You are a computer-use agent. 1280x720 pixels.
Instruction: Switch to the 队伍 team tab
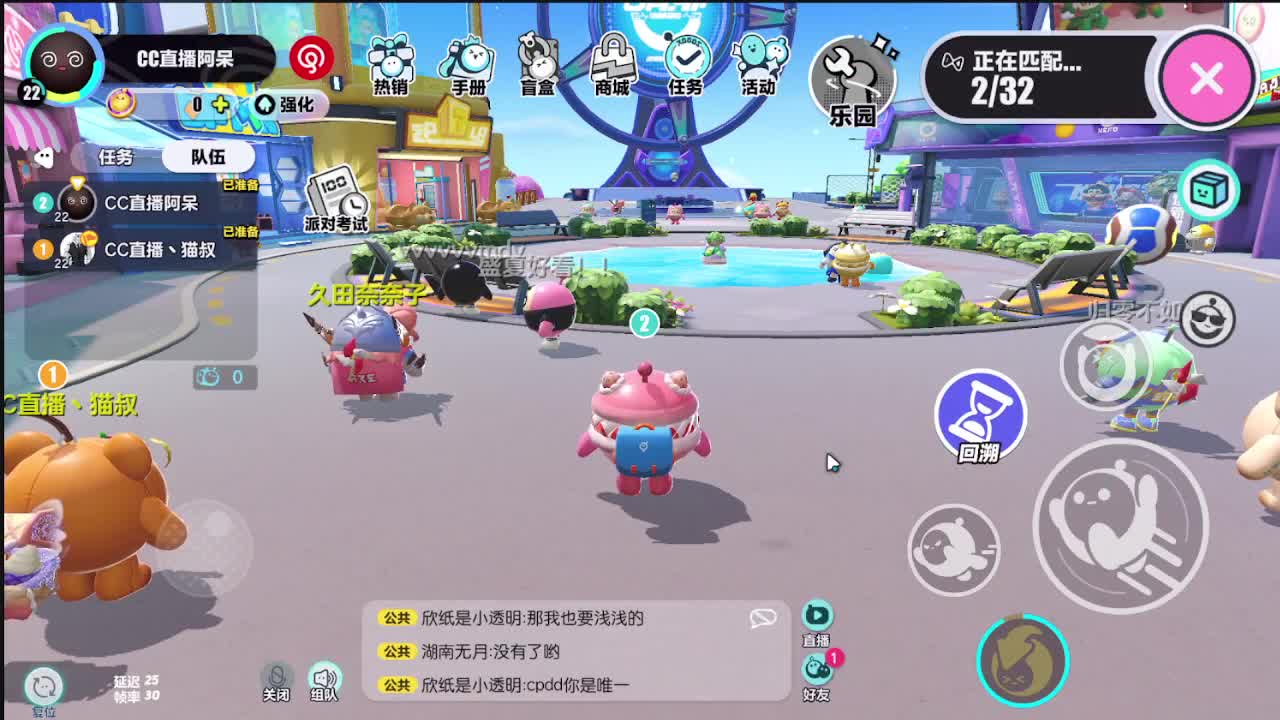(x=211, y=156)
